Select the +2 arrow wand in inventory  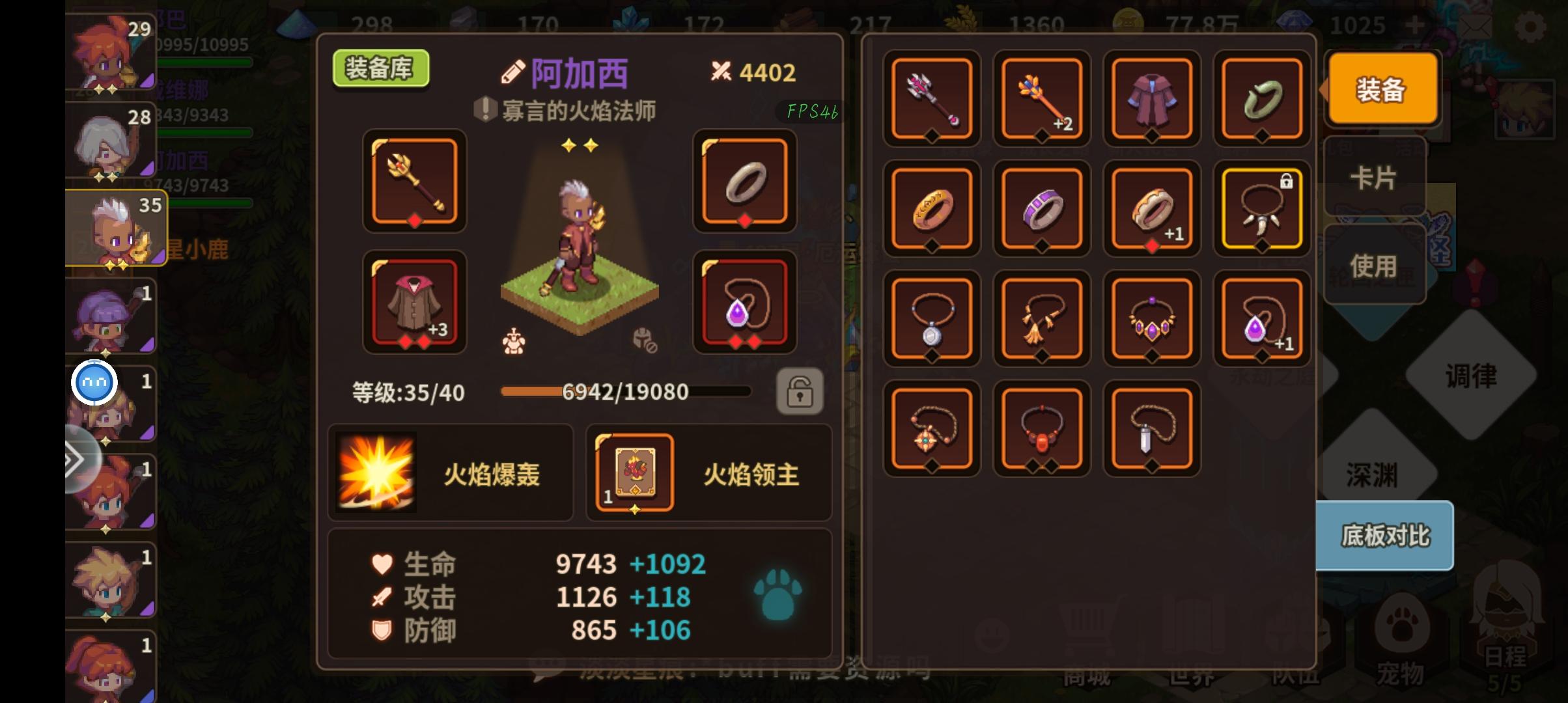pos(1042,99)
